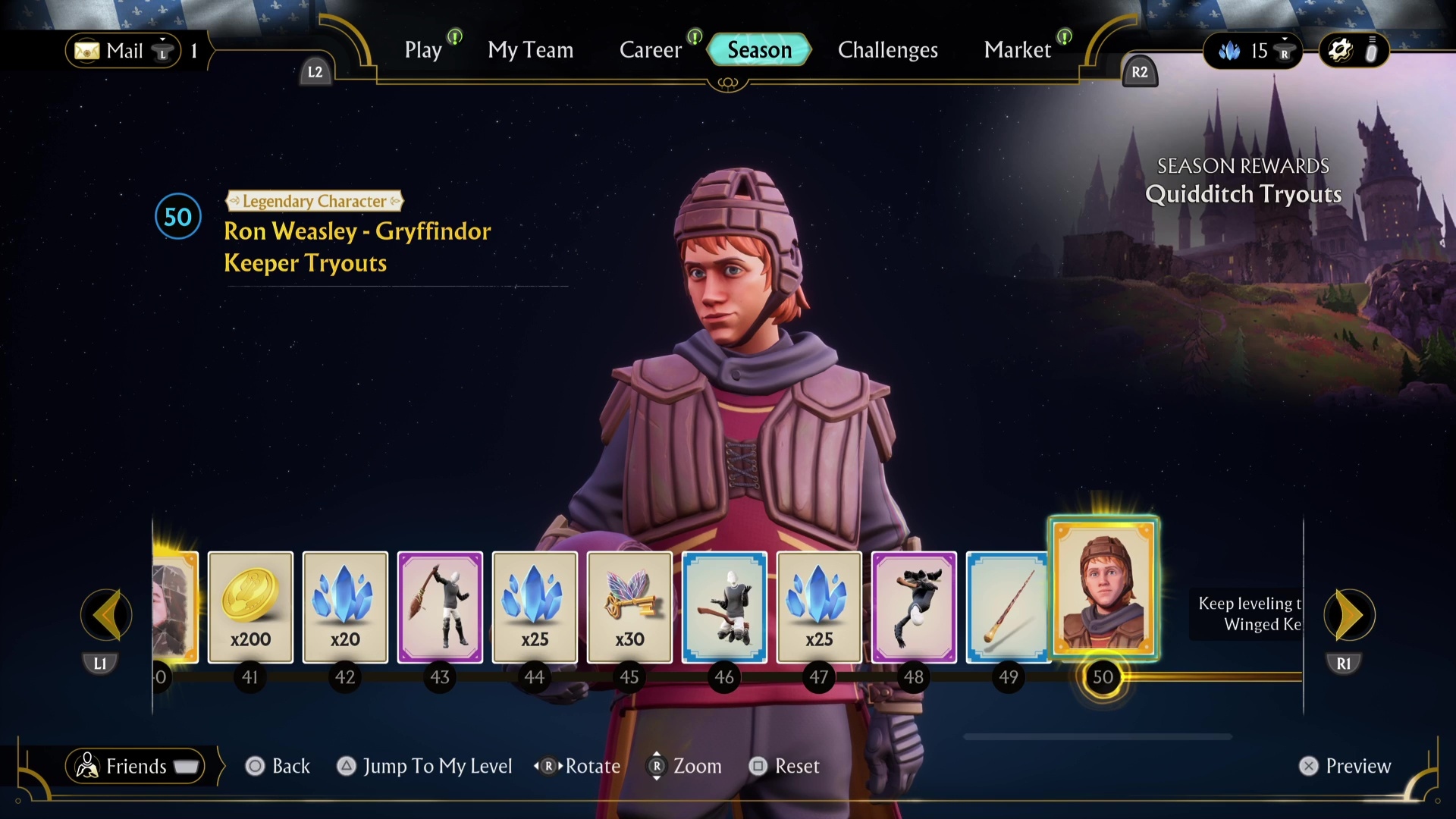Select the winged key reward at level 45

629,607
